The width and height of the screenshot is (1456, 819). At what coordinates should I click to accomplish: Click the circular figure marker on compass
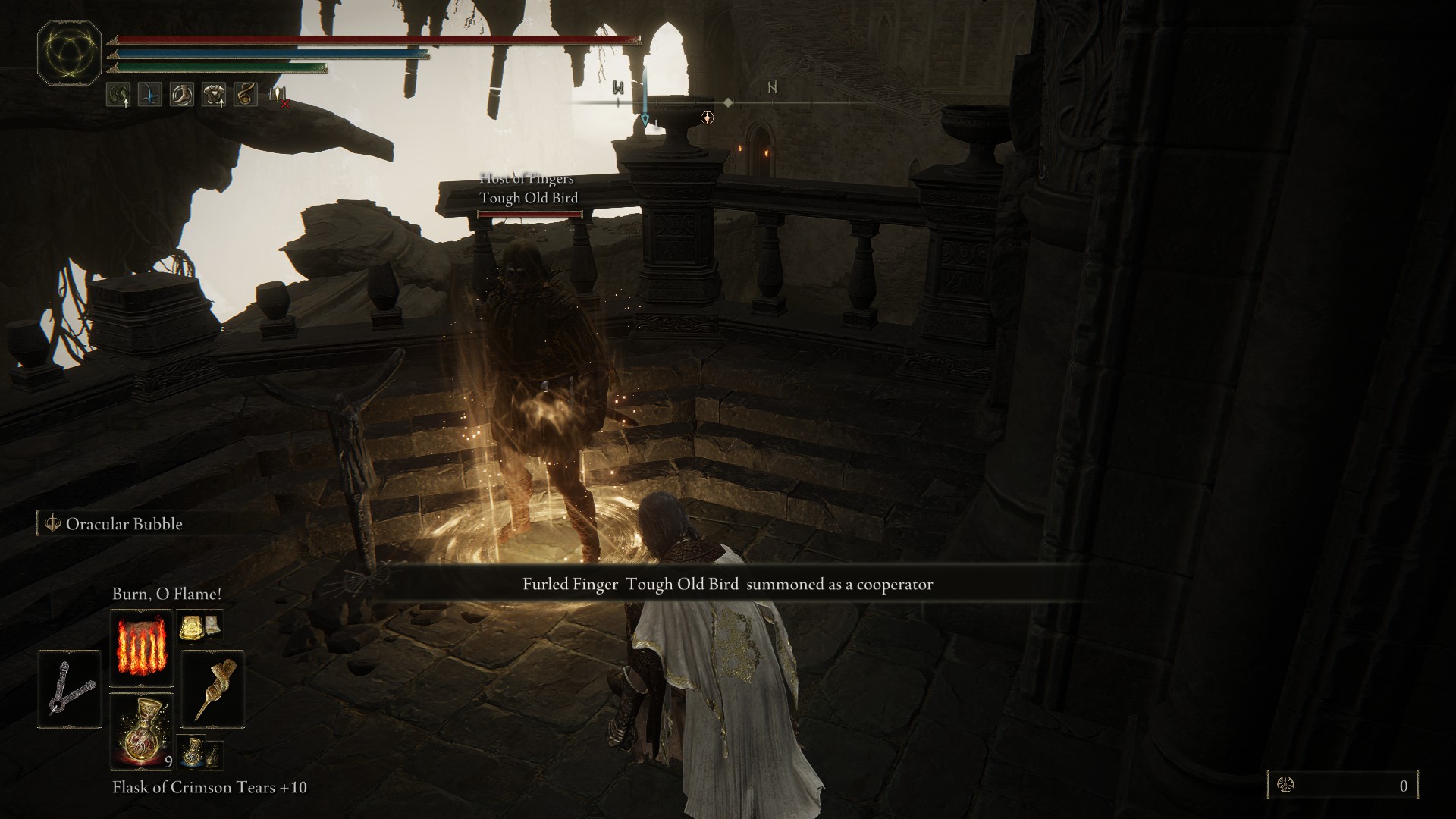pyautogui.click(x=707, y=118)
